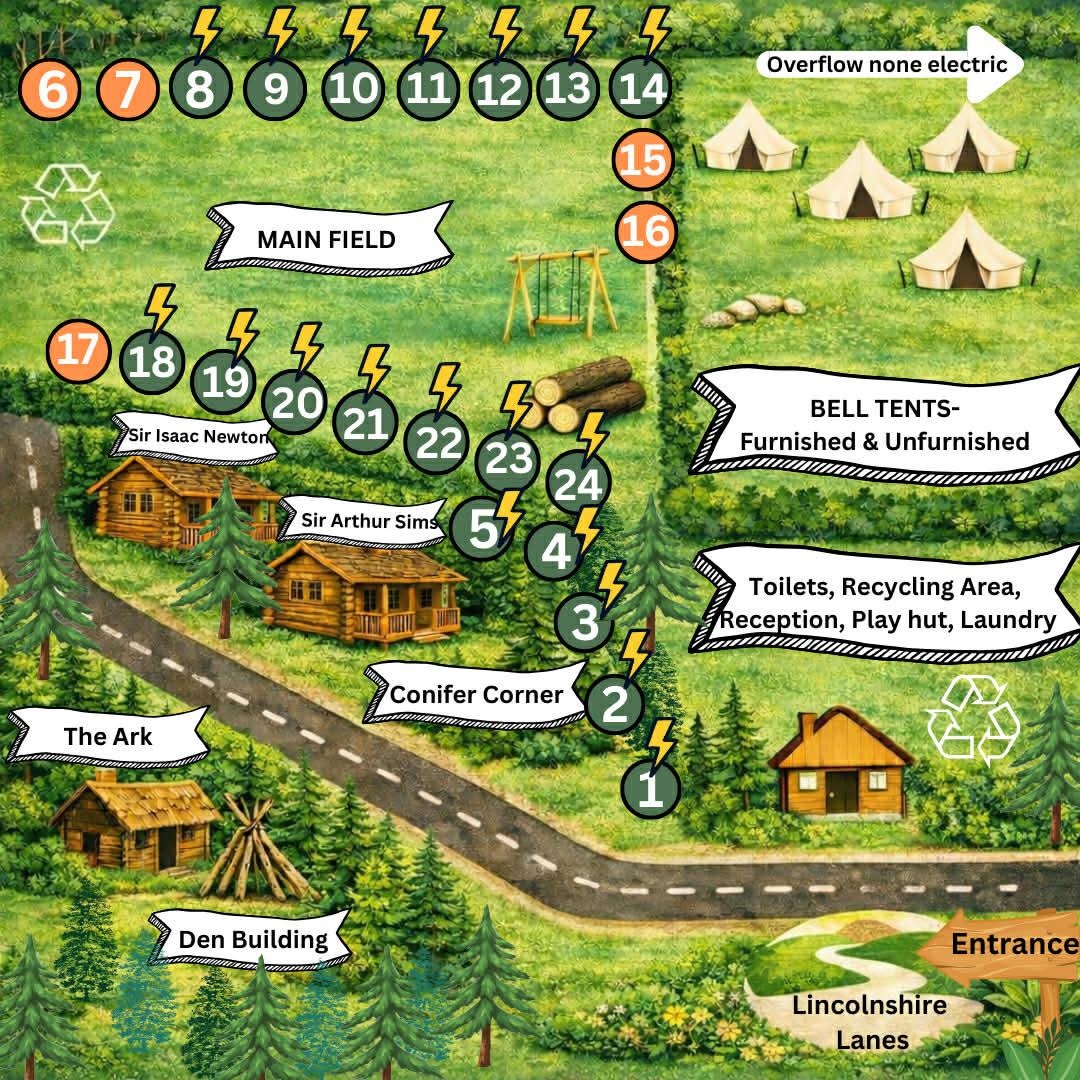Pick electric pitch number 14

(x=640, y=91)
